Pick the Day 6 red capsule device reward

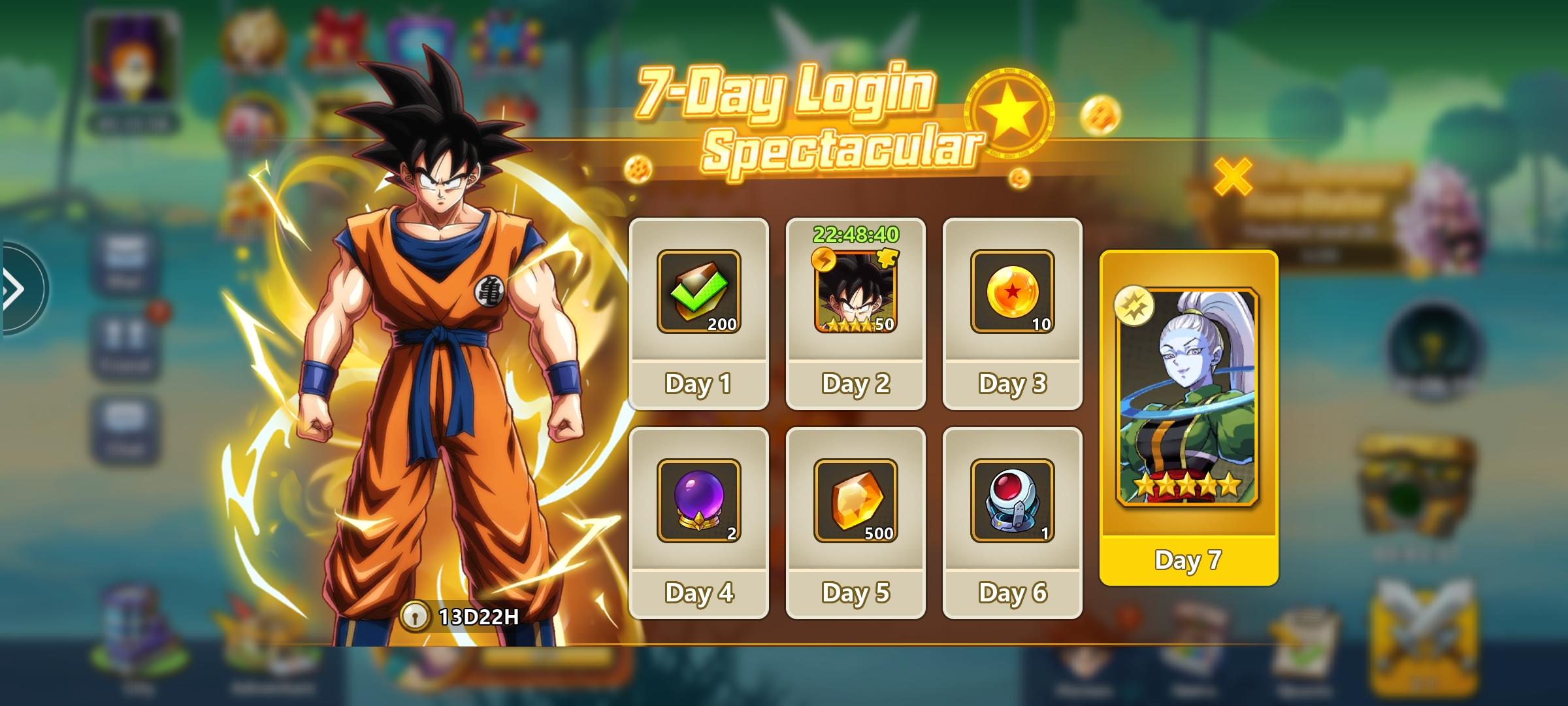coord(1012,501)
